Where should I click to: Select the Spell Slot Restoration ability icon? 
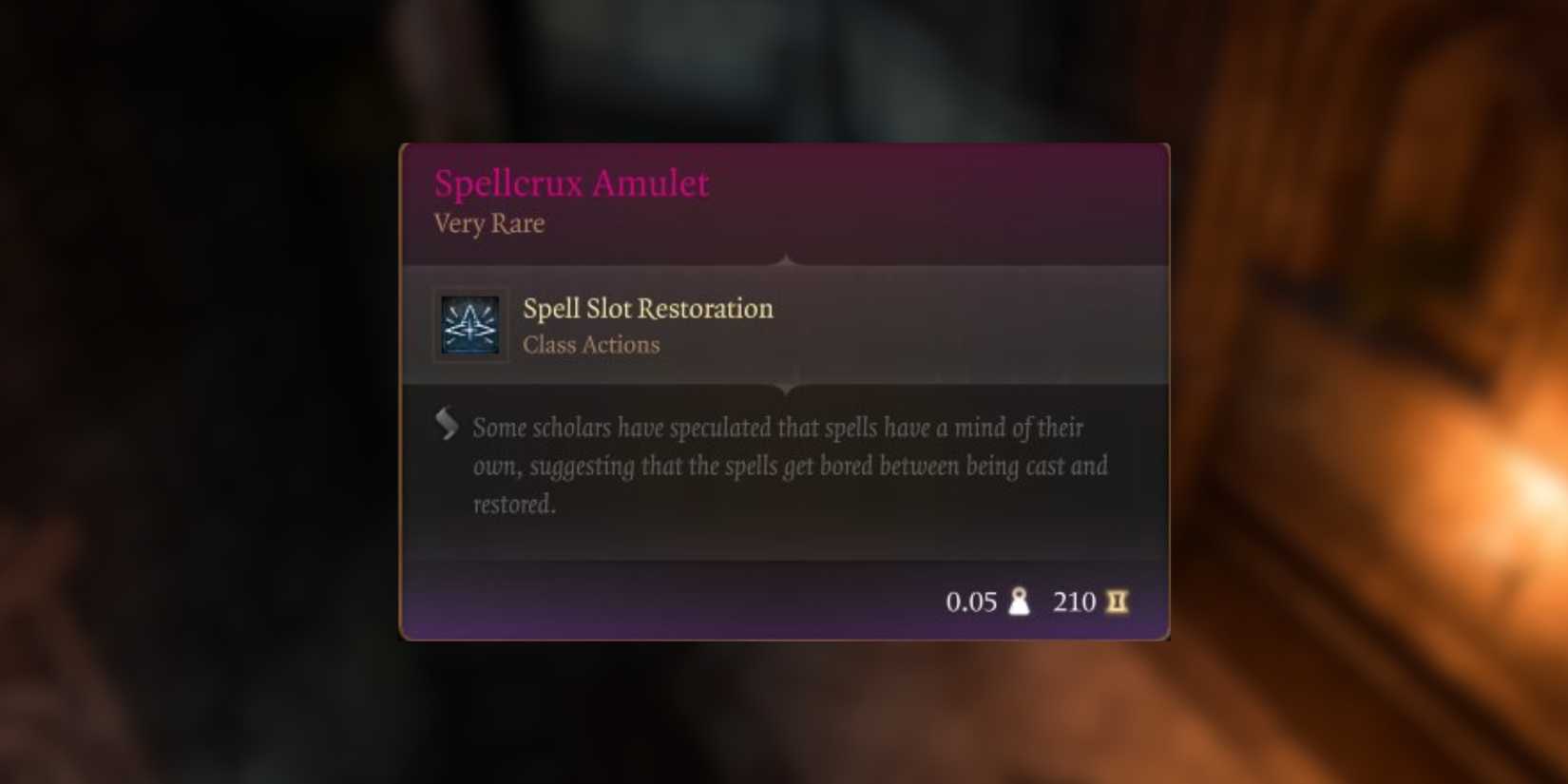tap(469, 324)
